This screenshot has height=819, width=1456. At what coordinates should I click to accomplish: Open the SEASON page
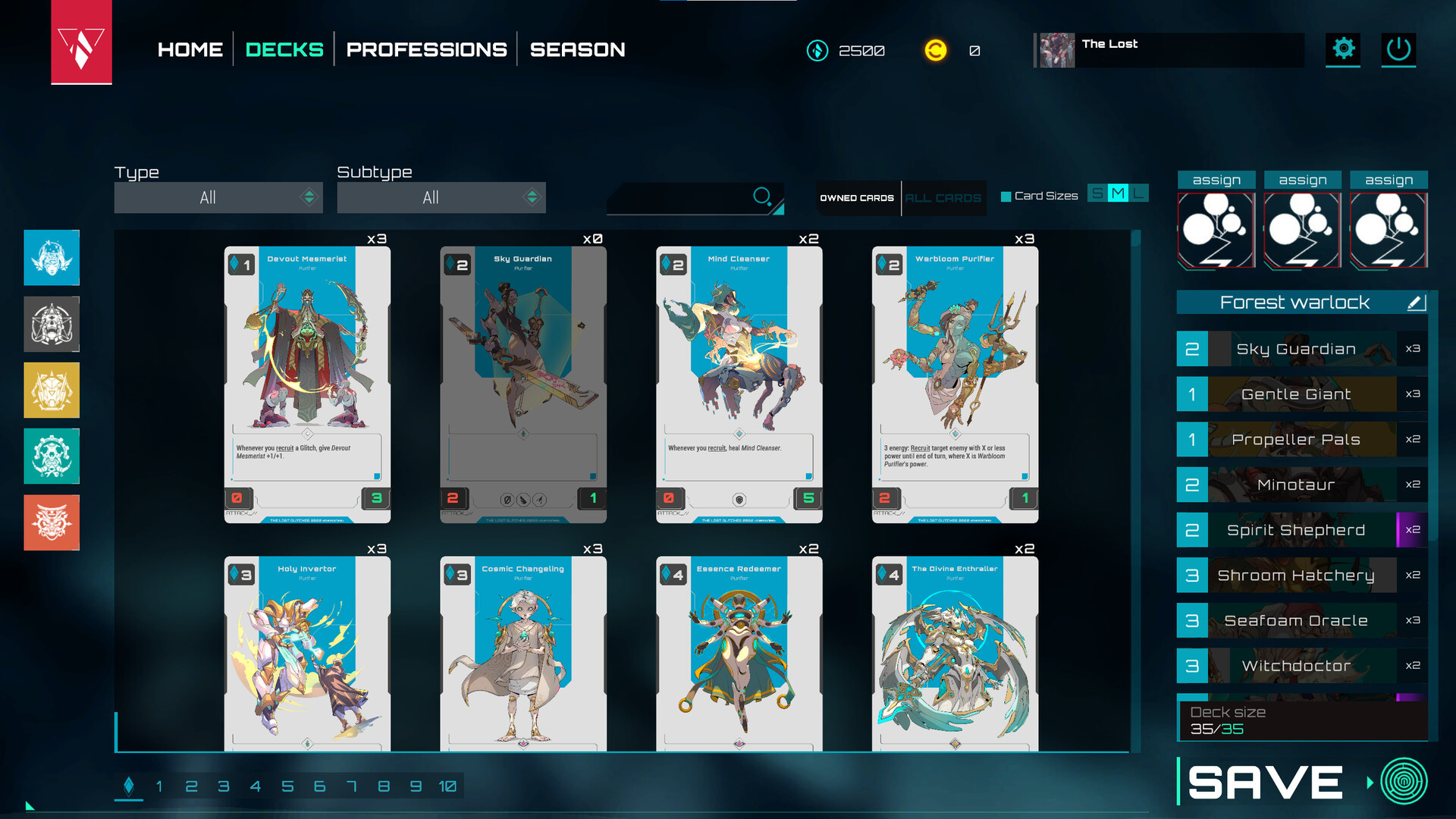click(x=577, y=50)
